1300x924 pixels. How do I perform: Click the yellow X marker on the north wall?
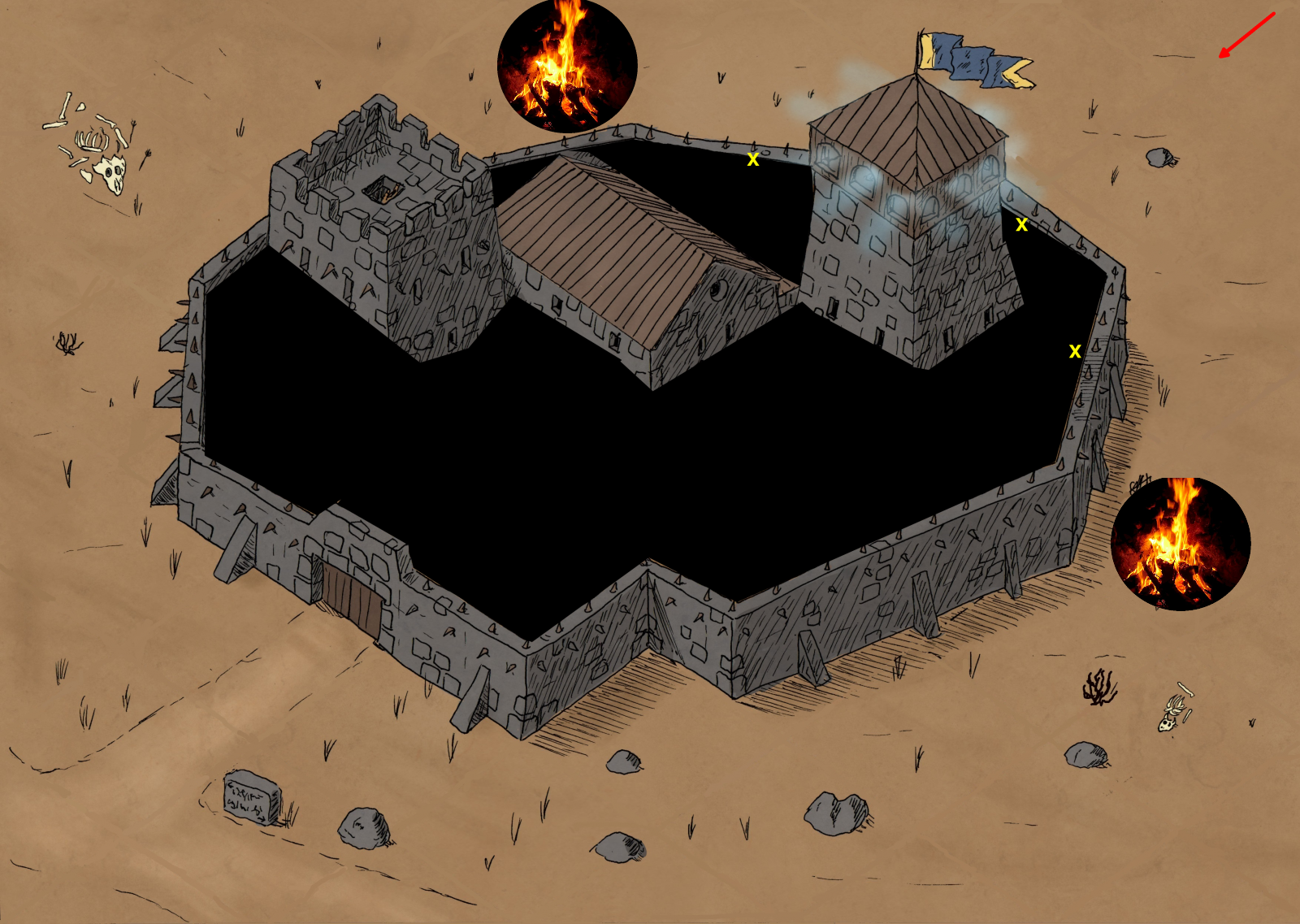click(x=753, y=160)
